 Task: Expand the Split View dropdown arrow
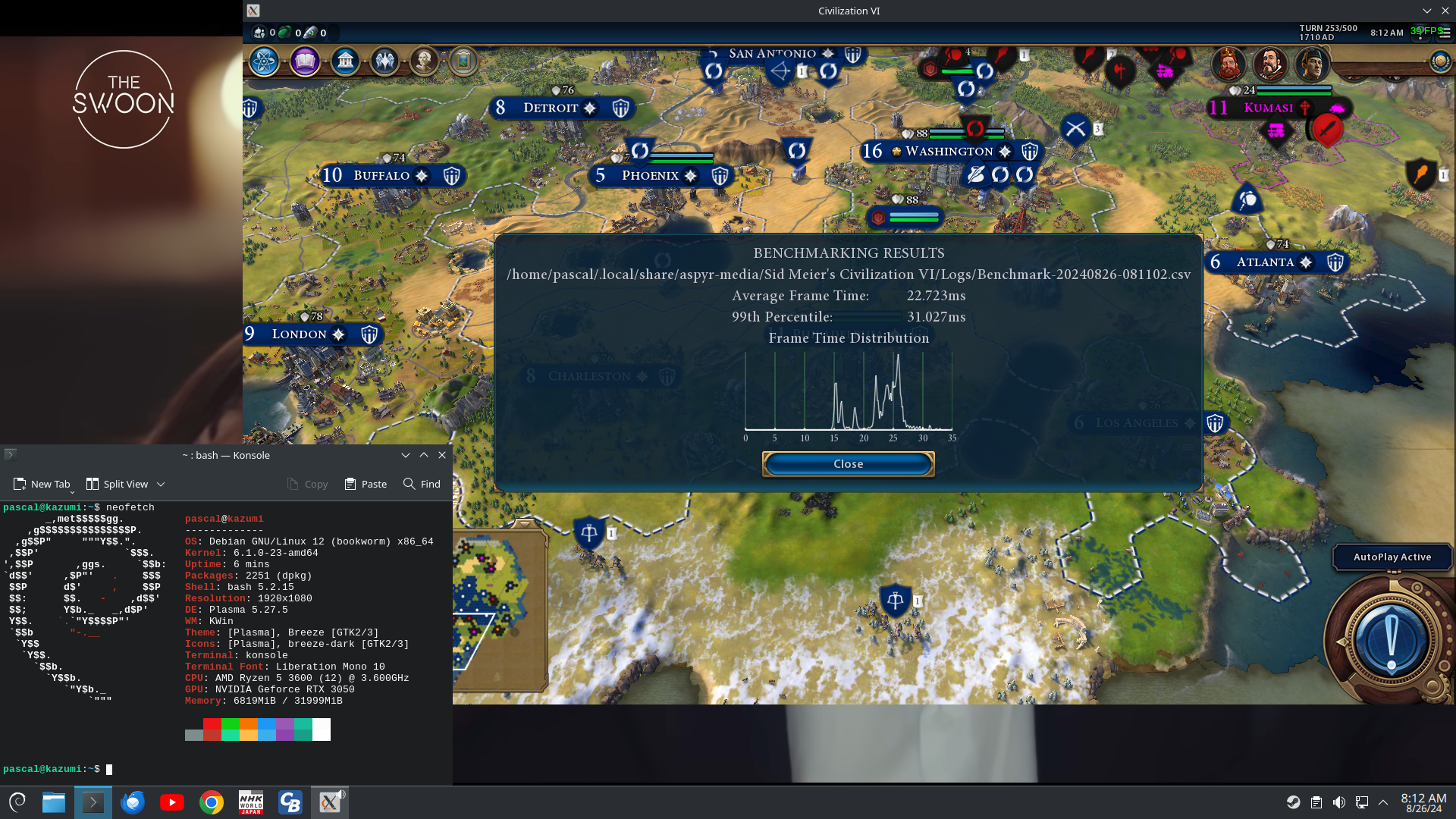click(x=160, y=483)
